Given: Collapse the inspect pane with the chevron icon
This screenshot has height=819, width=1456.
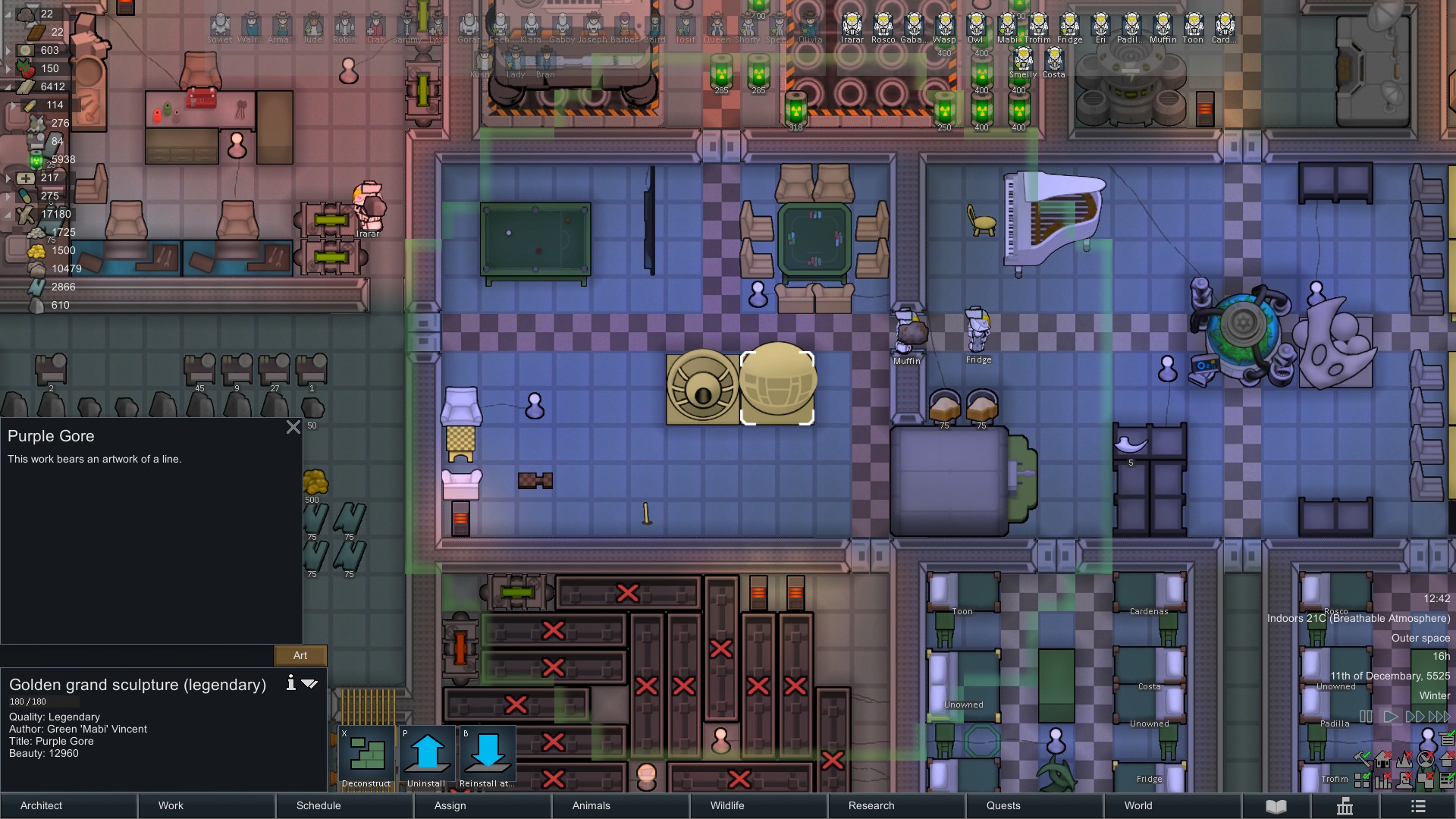Looking at the screenshot, I should 310,684.
